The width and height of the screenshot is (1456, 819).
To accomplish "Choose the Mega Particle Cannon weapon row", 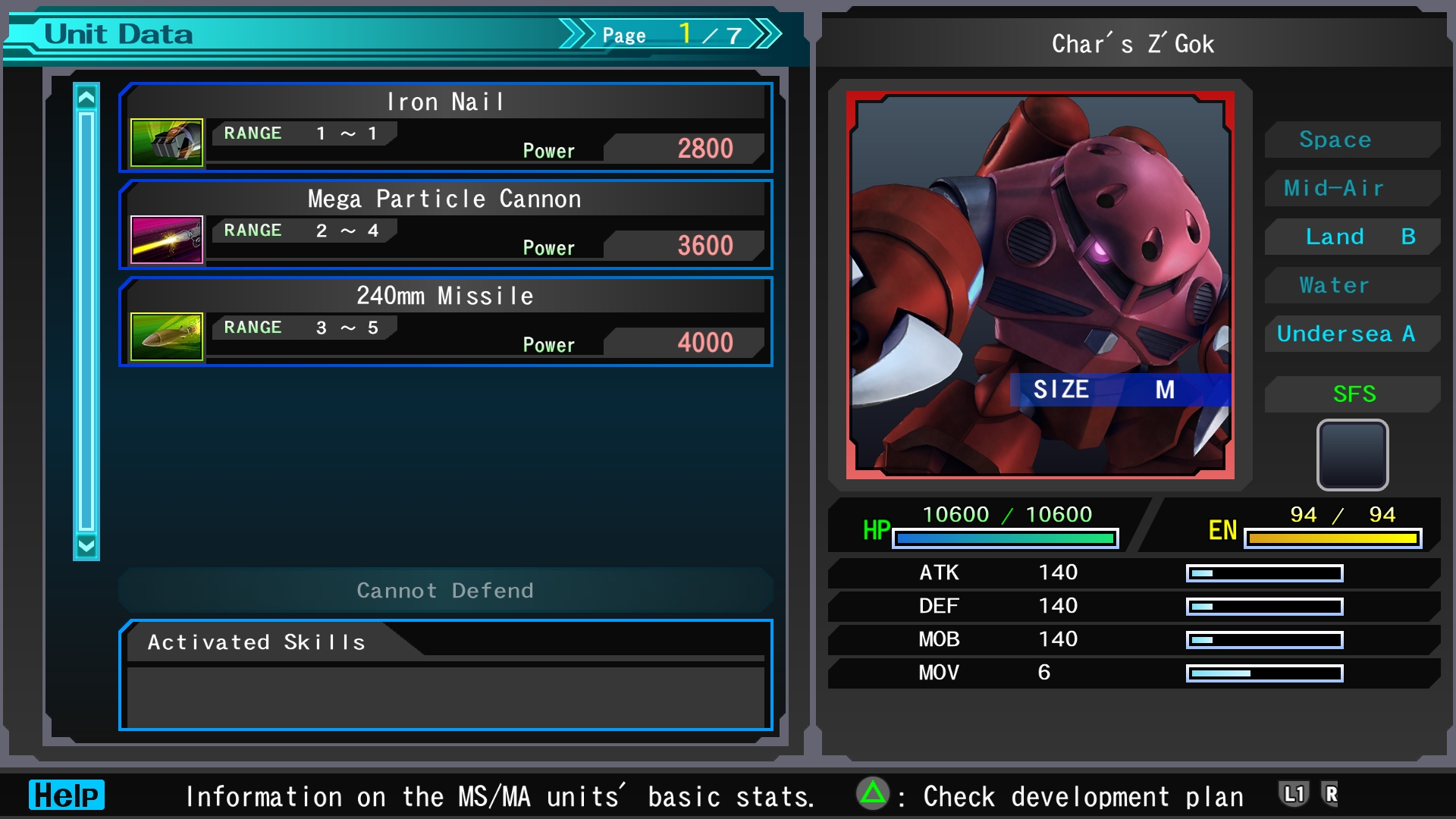I will pyautogui.click(x=446, y=224).
